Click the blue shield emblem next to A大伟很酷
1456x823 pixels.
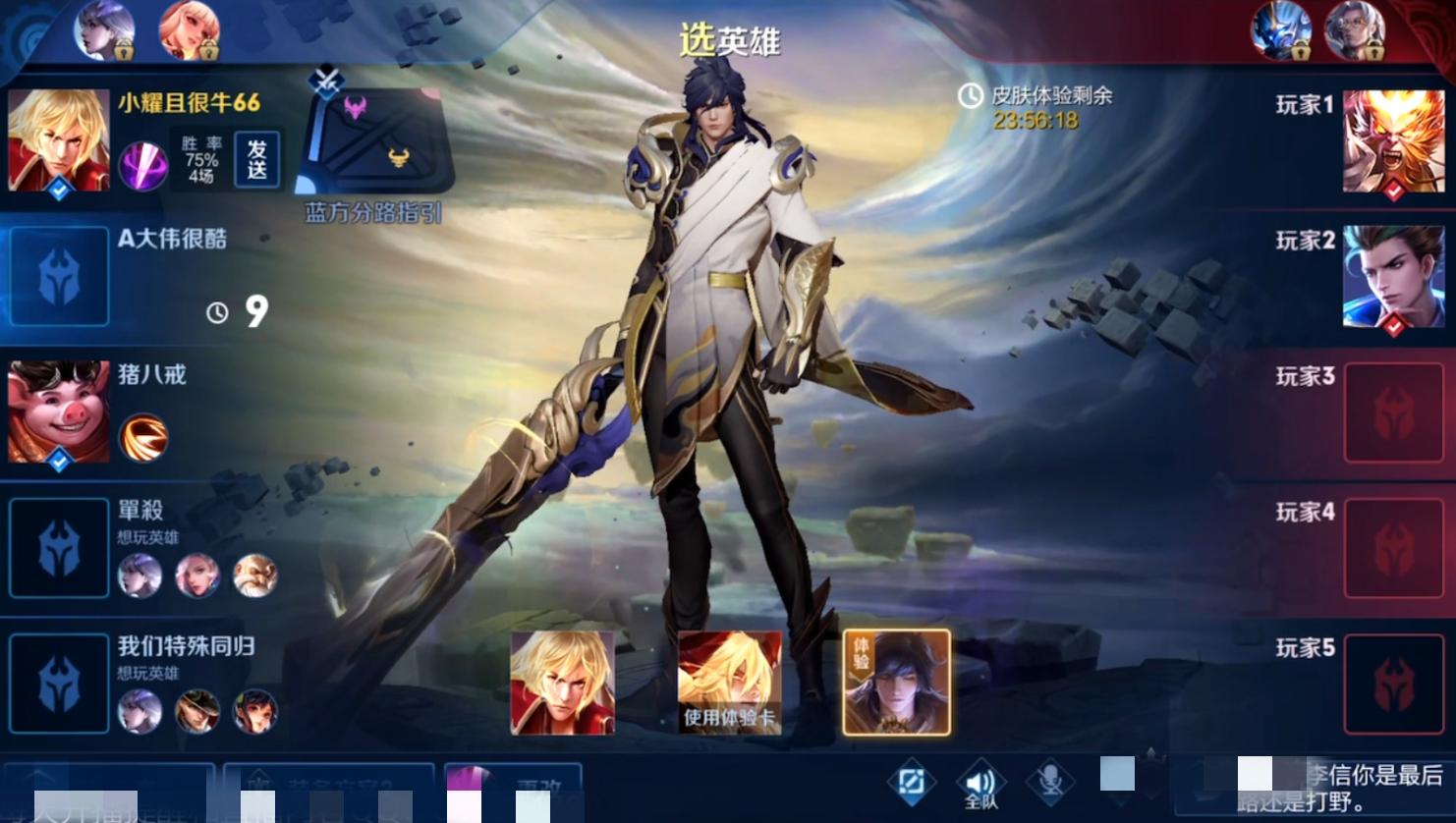pyautogui.click(x=58, y=276)
